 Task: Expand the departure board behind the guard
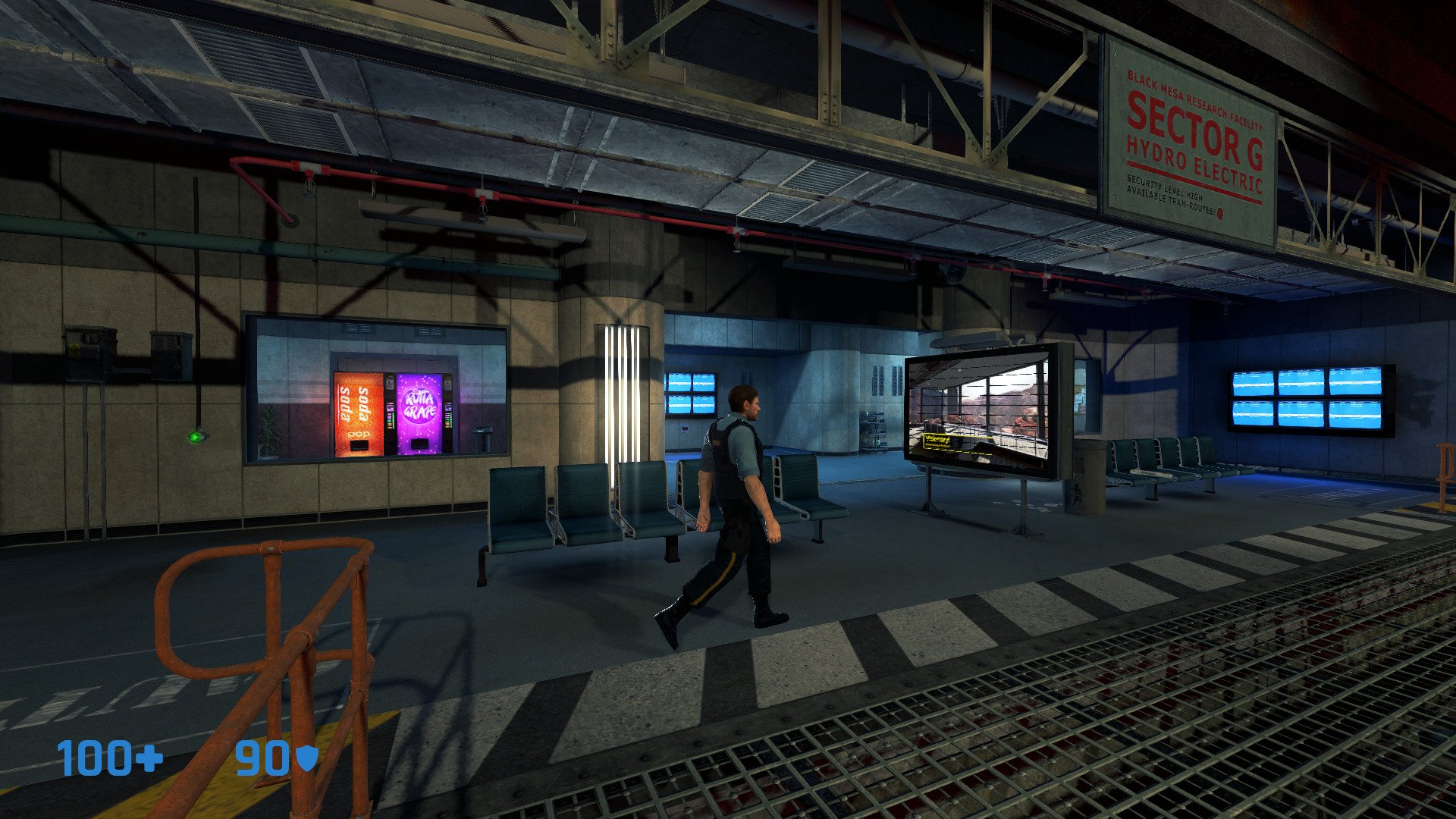click(x=690, y=394)
